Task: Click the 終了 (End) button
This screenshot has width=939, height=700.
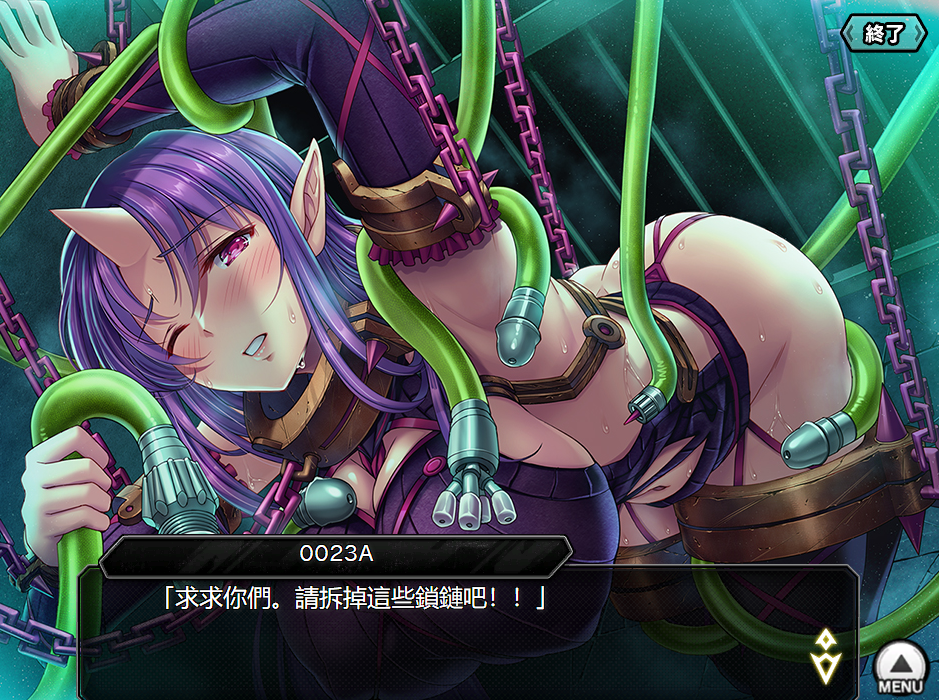Action: (x=884, y=33)
